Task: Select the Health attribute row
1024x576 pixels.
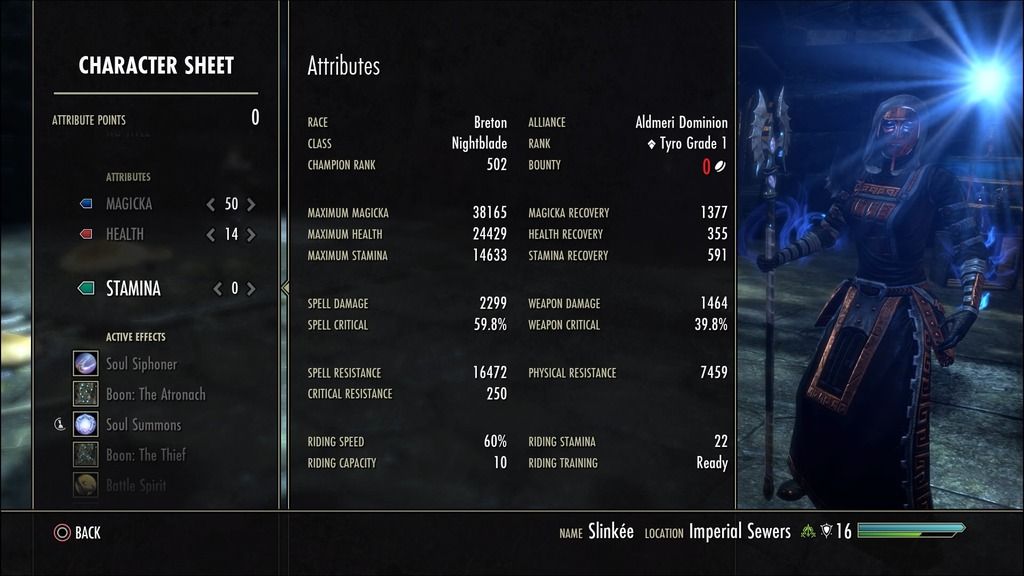Action: (x=125, y=234)
